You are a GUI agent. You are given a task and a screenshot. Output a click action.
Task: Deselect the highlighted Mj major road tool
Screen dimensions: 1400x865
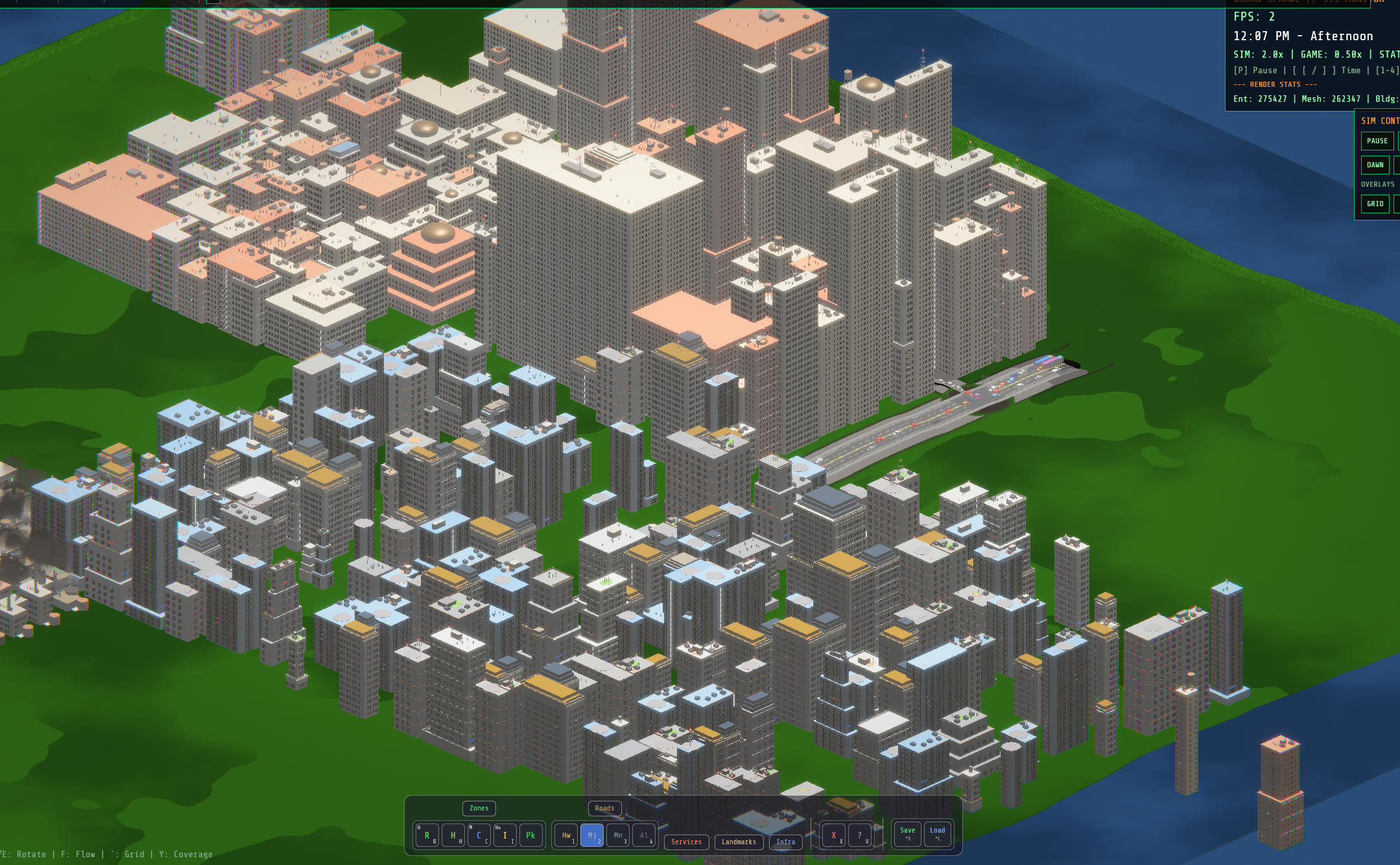click(593, 837)
